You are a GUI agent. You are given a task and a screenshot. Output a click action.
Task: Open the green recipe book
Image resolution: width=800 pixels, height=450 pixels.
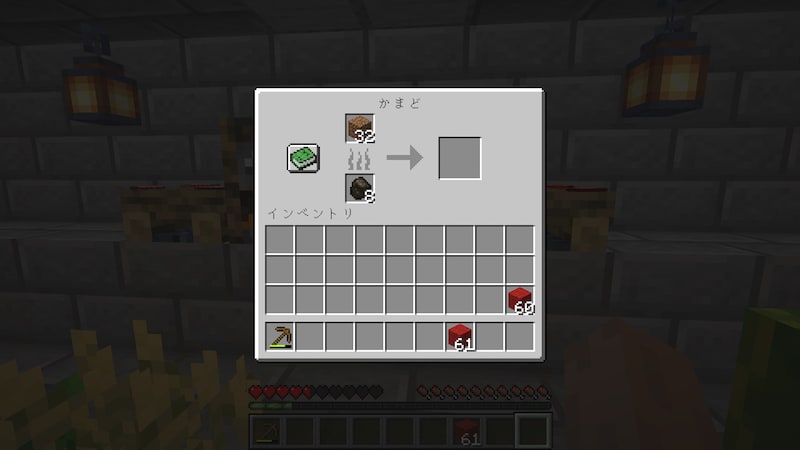click(x=303, y=158)
